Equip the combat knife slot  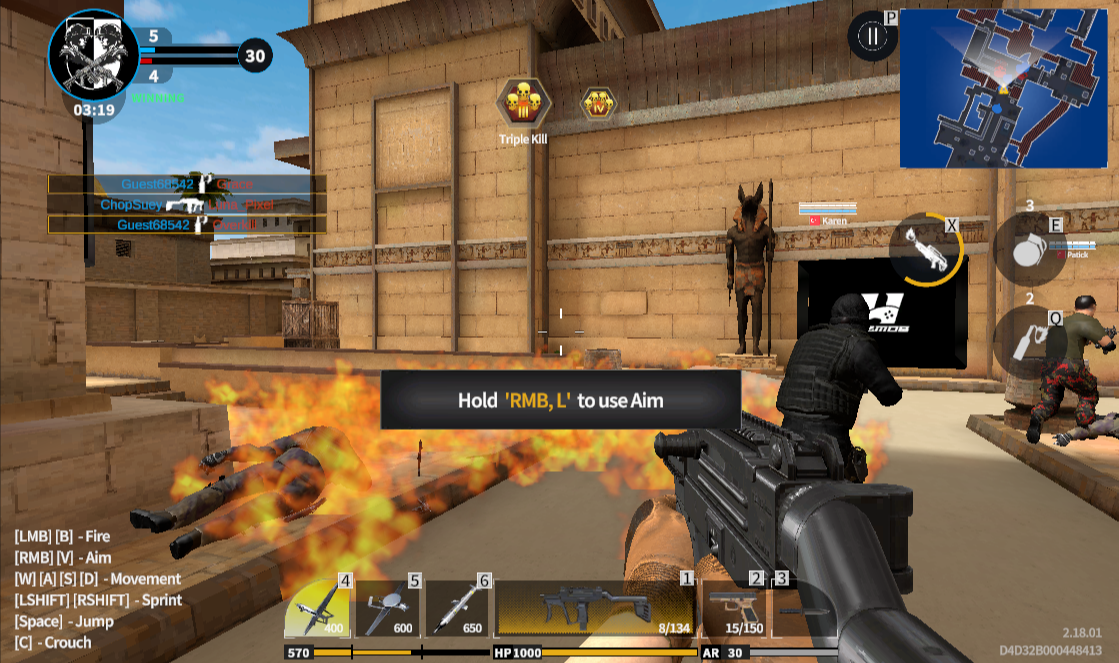[802, 609]
